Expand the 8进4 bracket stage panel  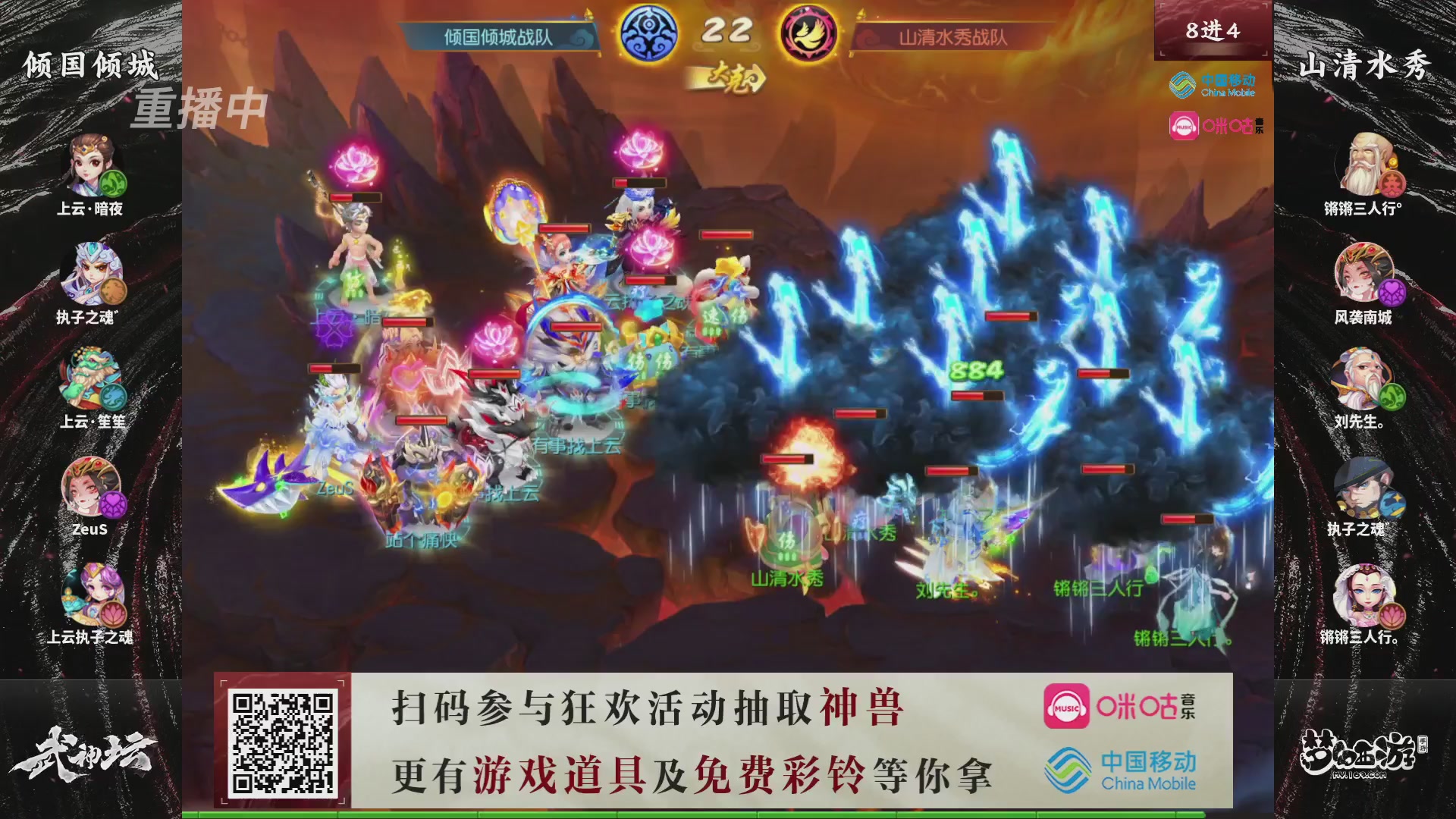[1211, 32]
